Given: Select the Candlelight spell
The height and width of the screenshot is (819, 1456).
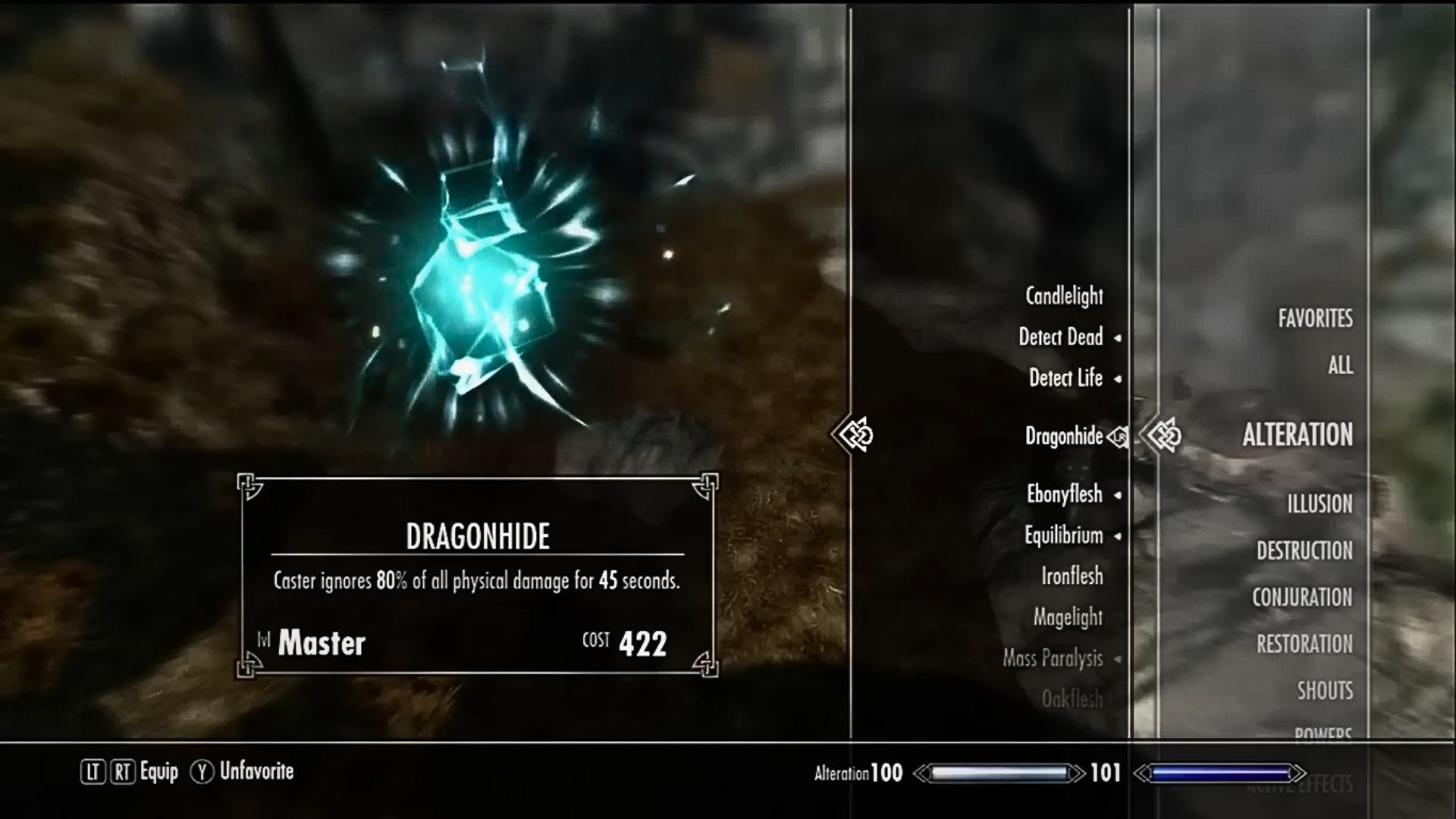Looking at the screenshot, I should click(1064, 297).
